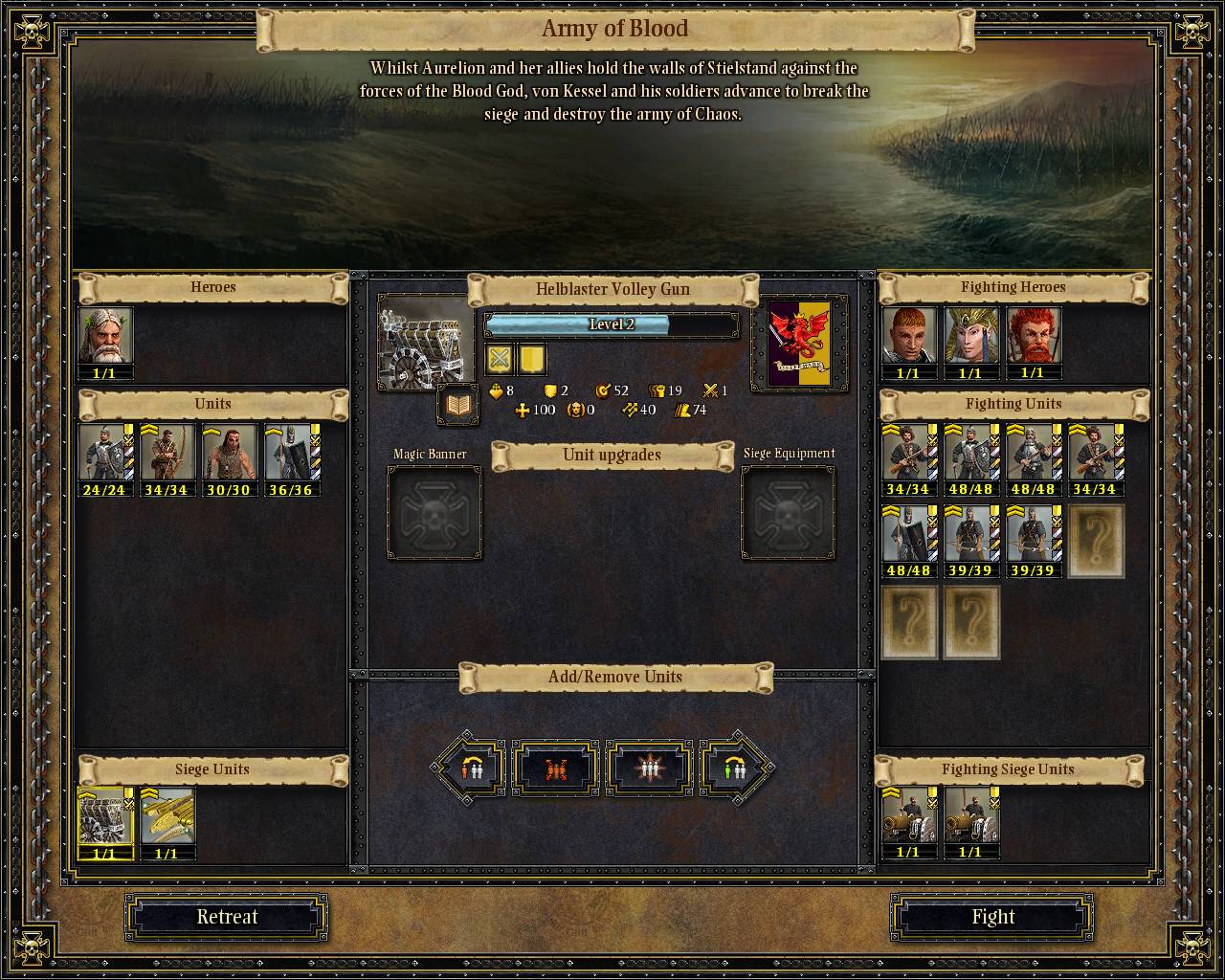Choose the golden cannon reserve siege unit

coord(167,816)
